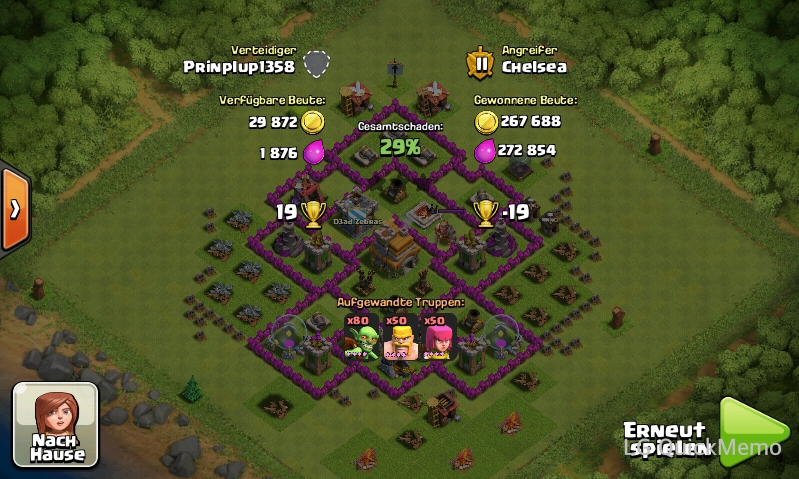Select the goblin troop icon

[361, 338]
